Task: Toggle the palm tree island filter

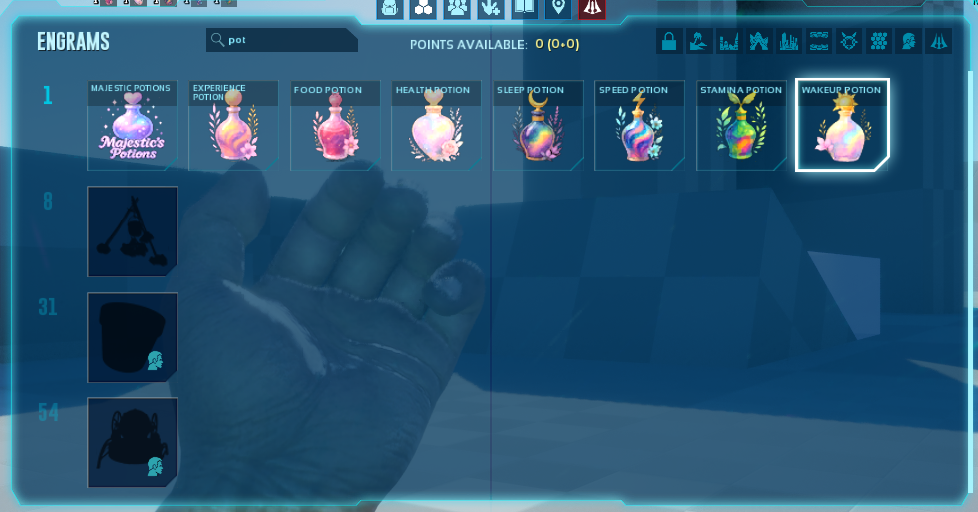Action: [699, 41]
